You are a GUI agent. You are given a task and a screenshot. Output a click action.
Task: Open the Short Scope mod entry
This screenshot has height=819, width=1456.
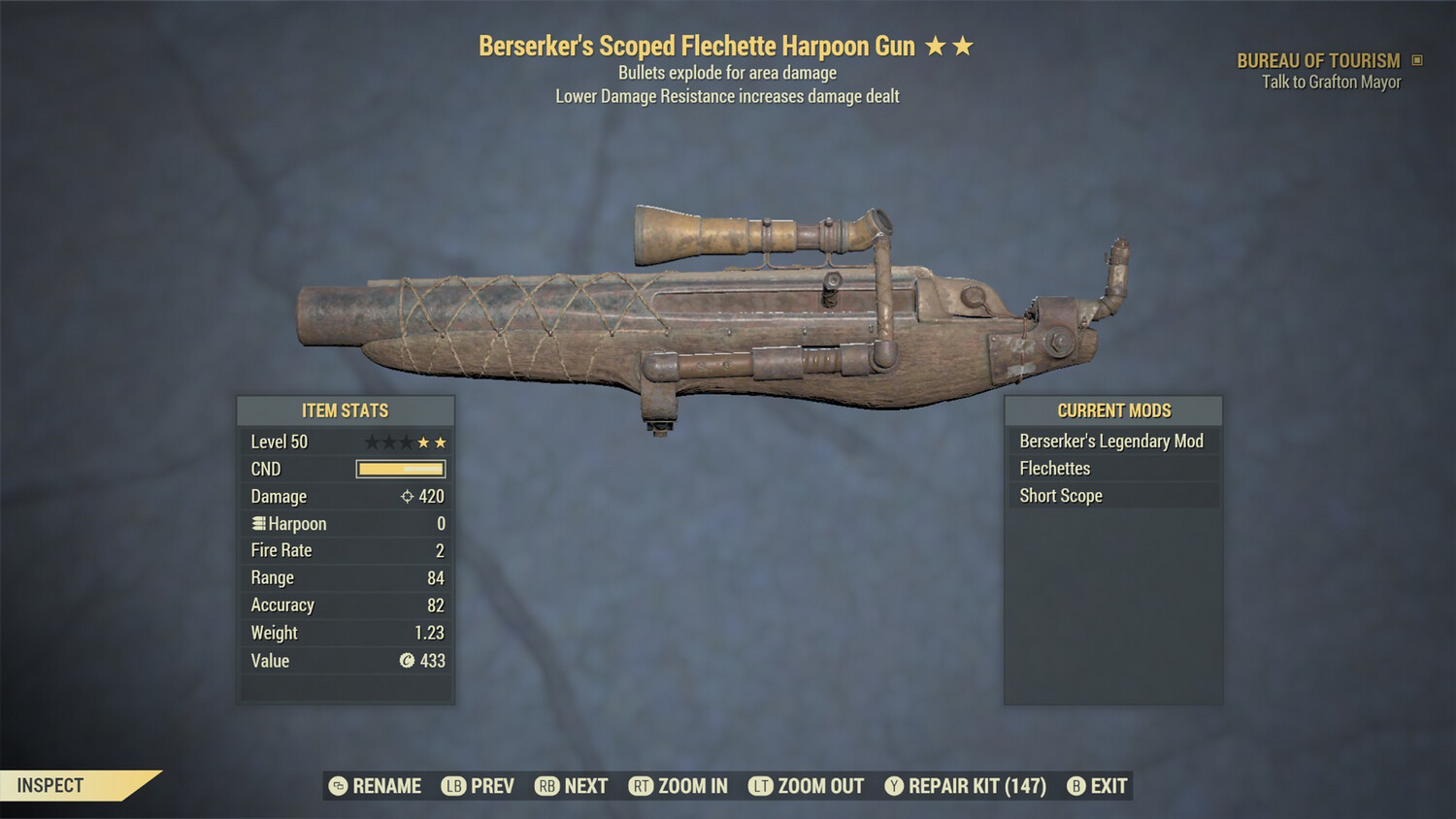[x=1060, y=496]
